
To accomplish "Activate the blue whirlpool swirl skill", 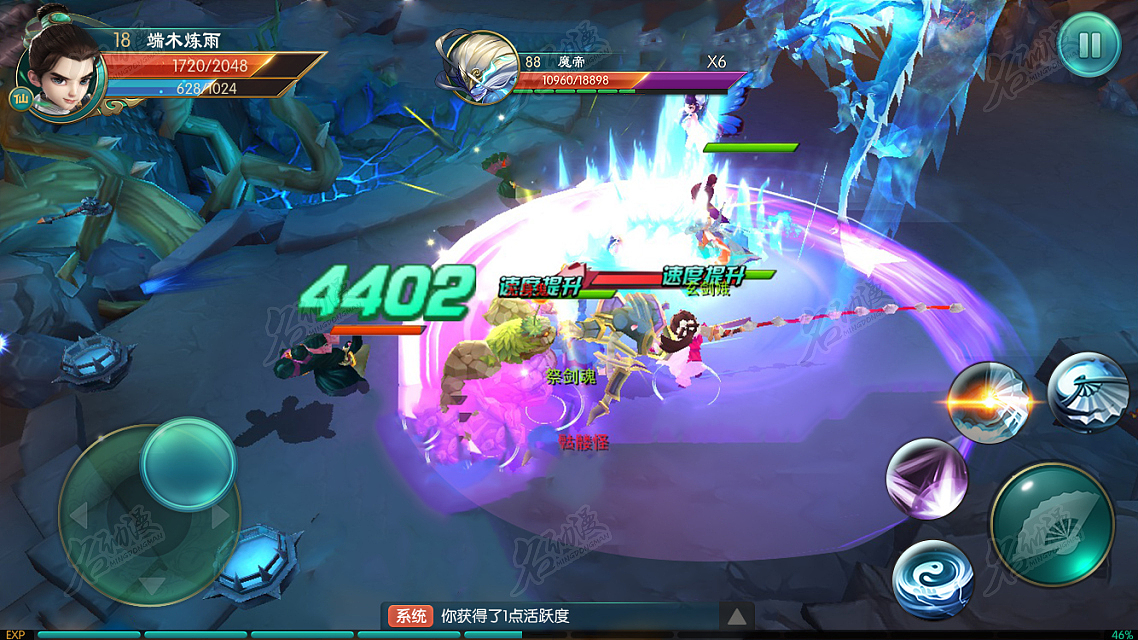I will coord(934,578).
